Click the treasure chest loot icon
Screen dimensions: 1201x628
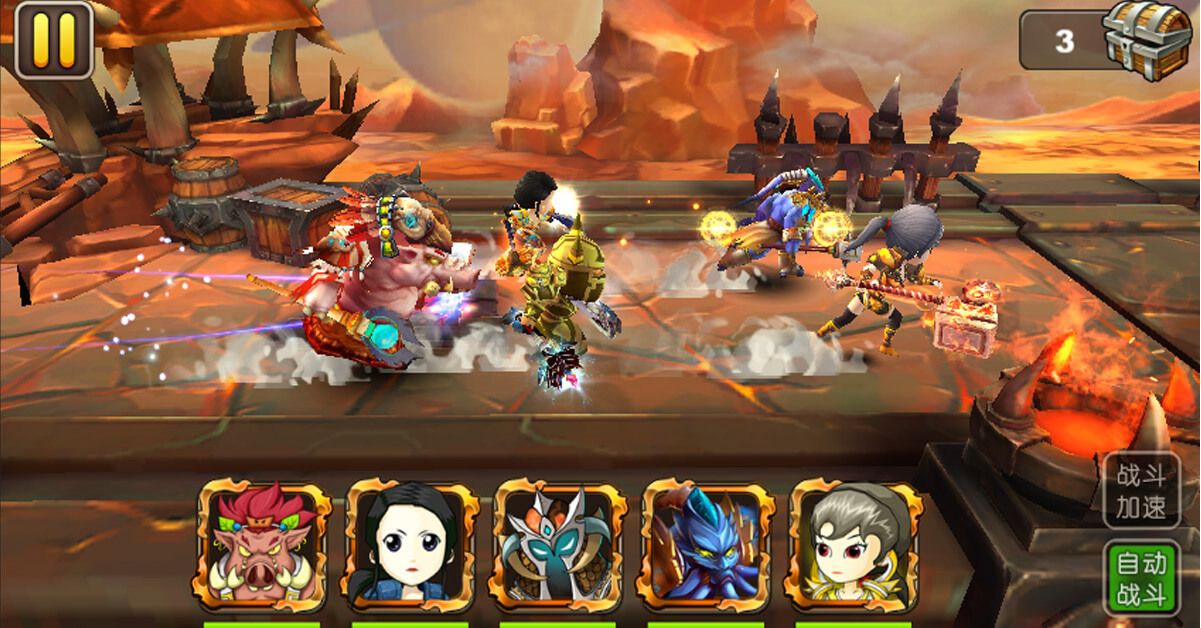pos(1148,38)
